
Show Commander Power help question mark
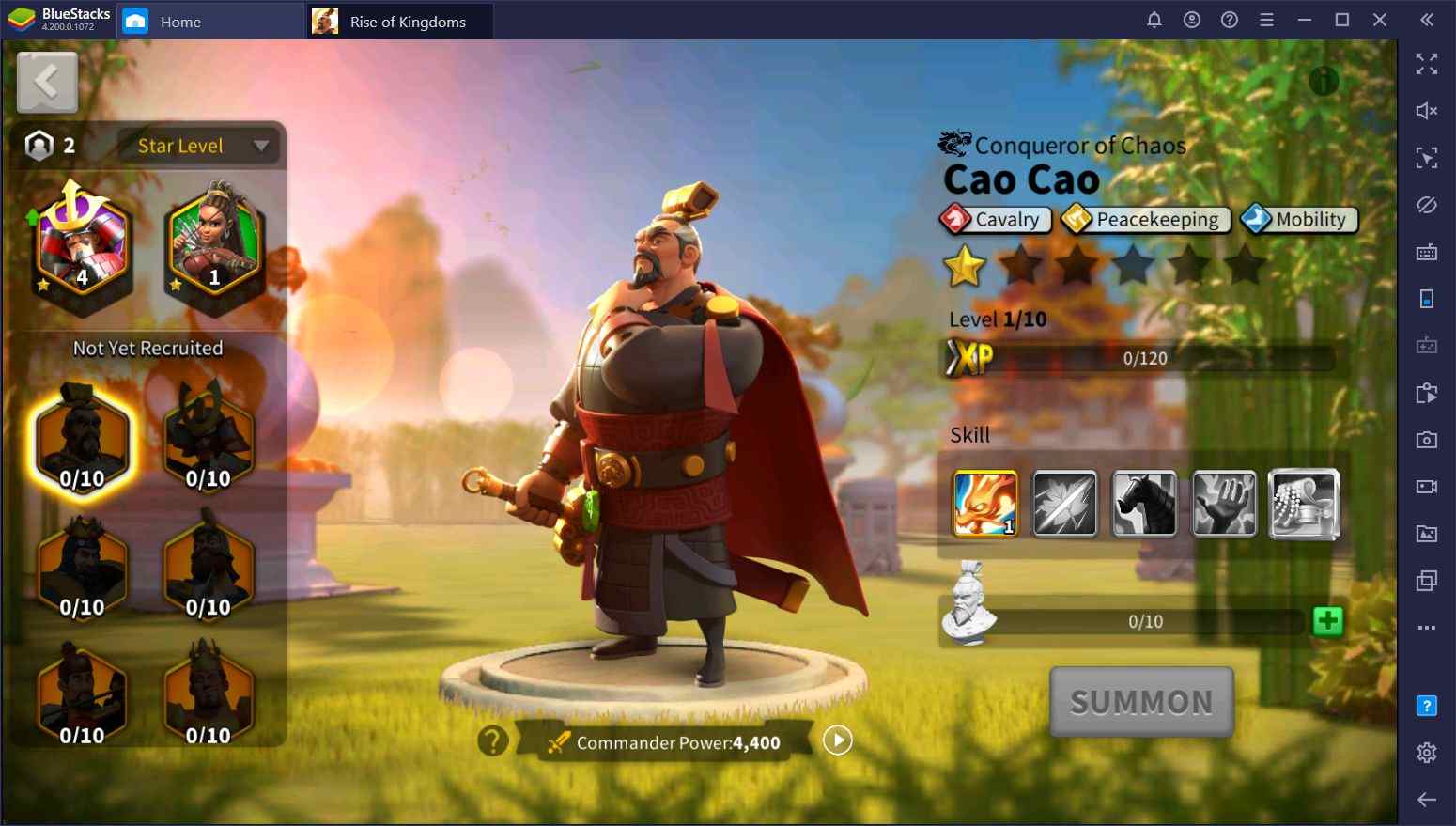pos(493,741)
